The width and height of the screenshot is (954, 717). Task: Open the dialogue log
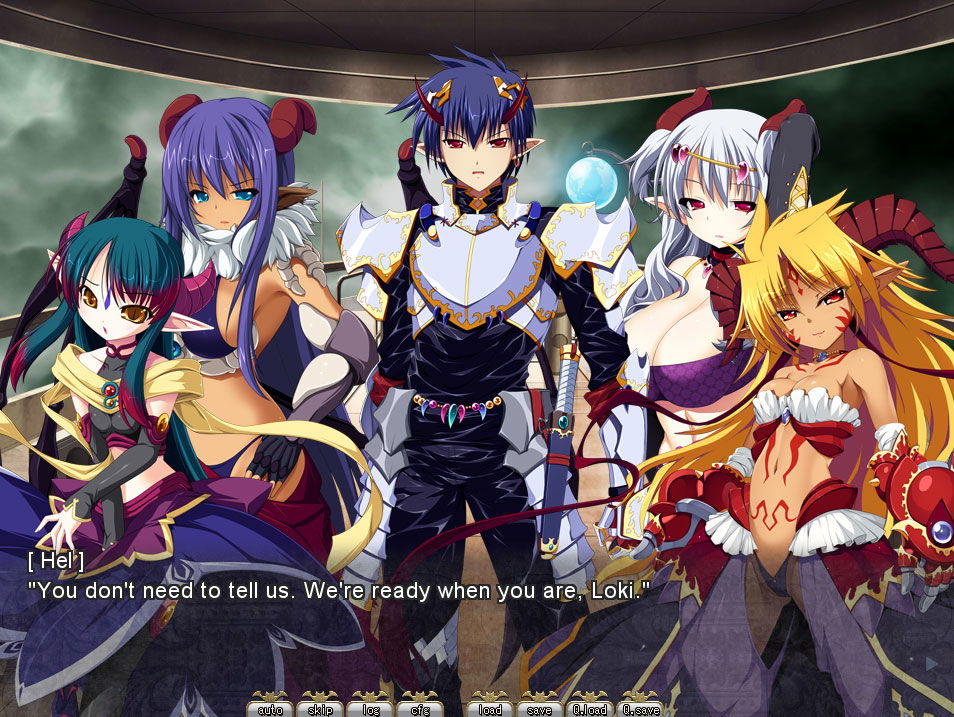(371, 708)
